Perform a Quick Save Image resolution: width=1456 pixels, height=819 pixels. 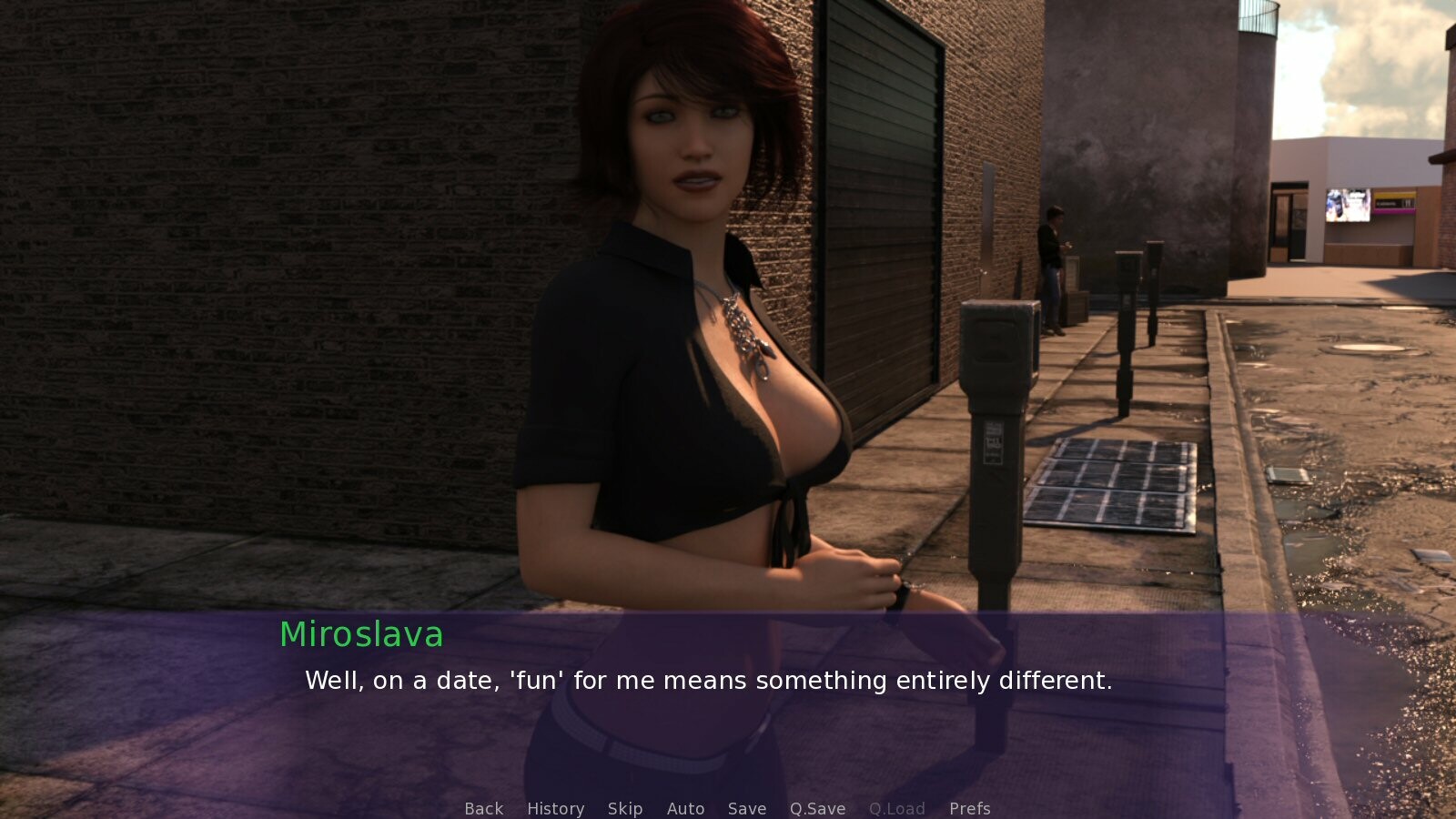point(816,808)
